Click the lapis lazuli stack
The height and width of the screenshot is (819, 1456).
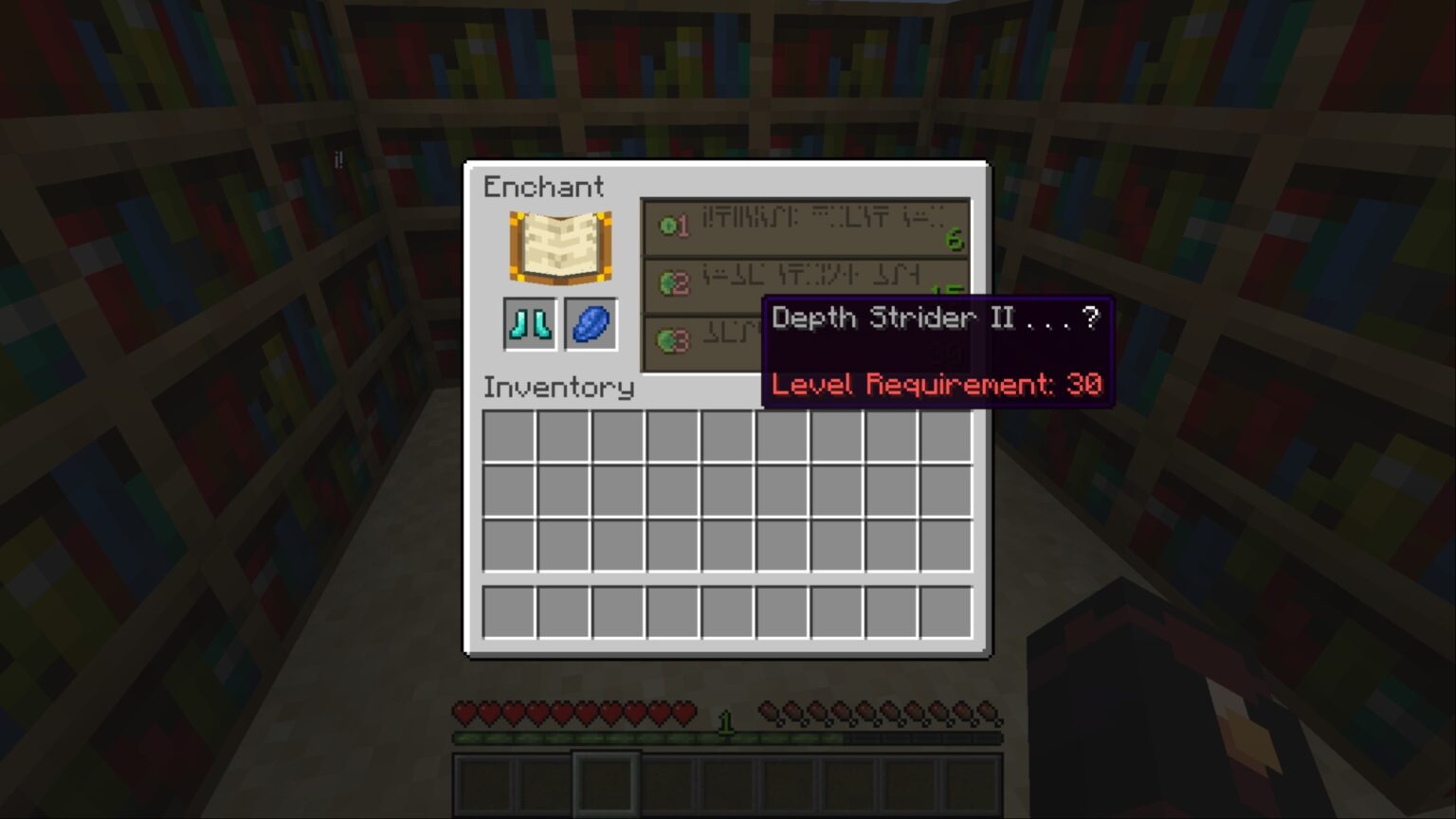[590, 322]
